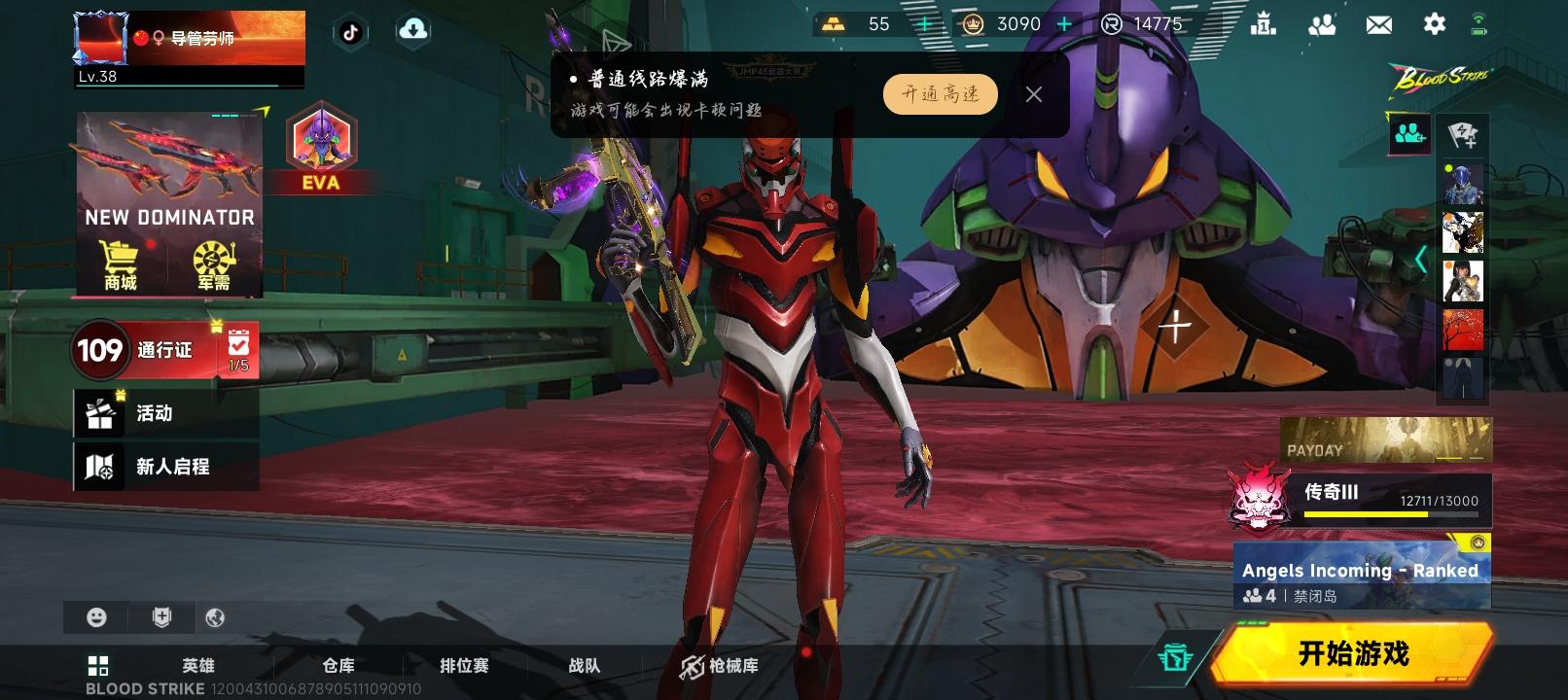Image resolution: width=1568 pixels, height=700 pixels.
Task: Open the mail inbox envelope icon
Action: [1378, 23]
